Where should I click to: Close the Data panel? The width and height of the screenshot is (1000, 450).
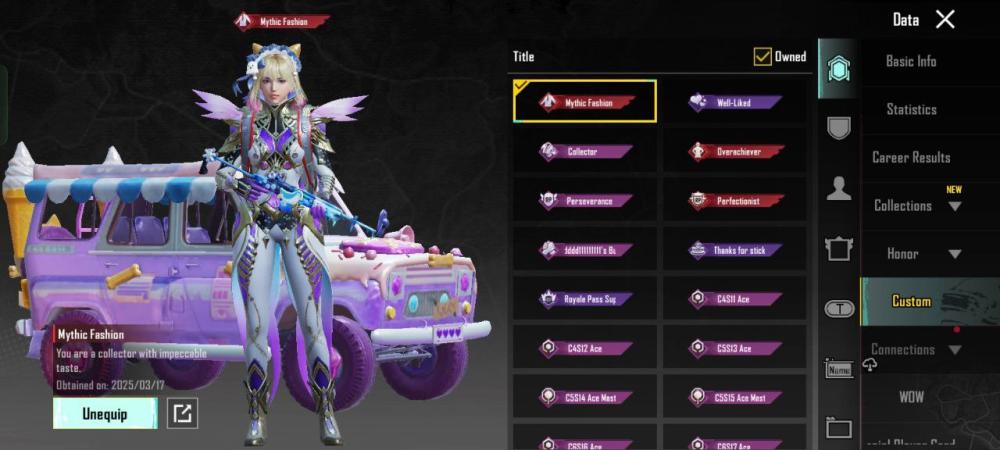coord(945,19)
